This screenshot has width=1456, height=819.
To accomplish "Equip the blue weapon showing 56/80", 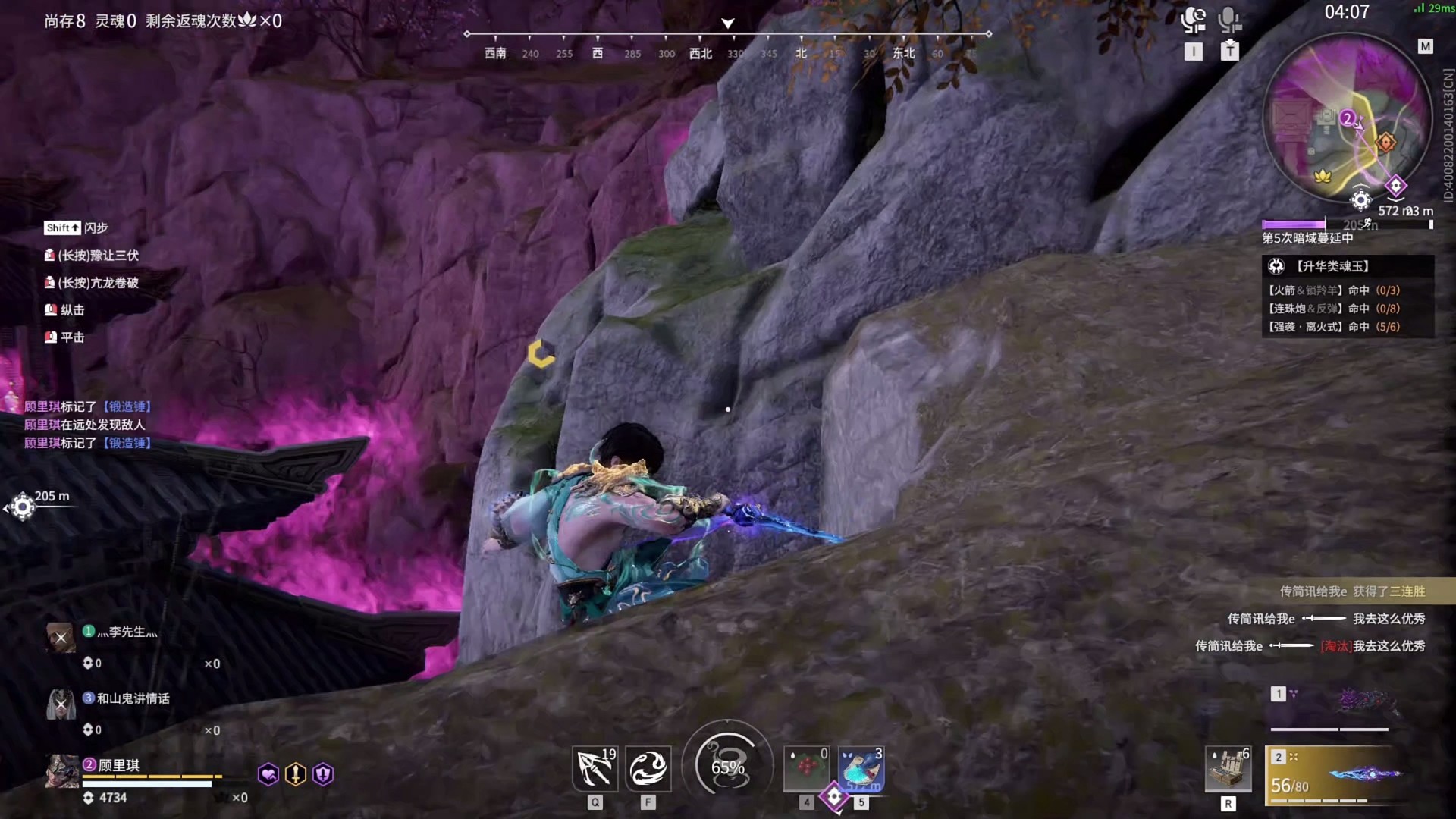I will pos(1338,775).
